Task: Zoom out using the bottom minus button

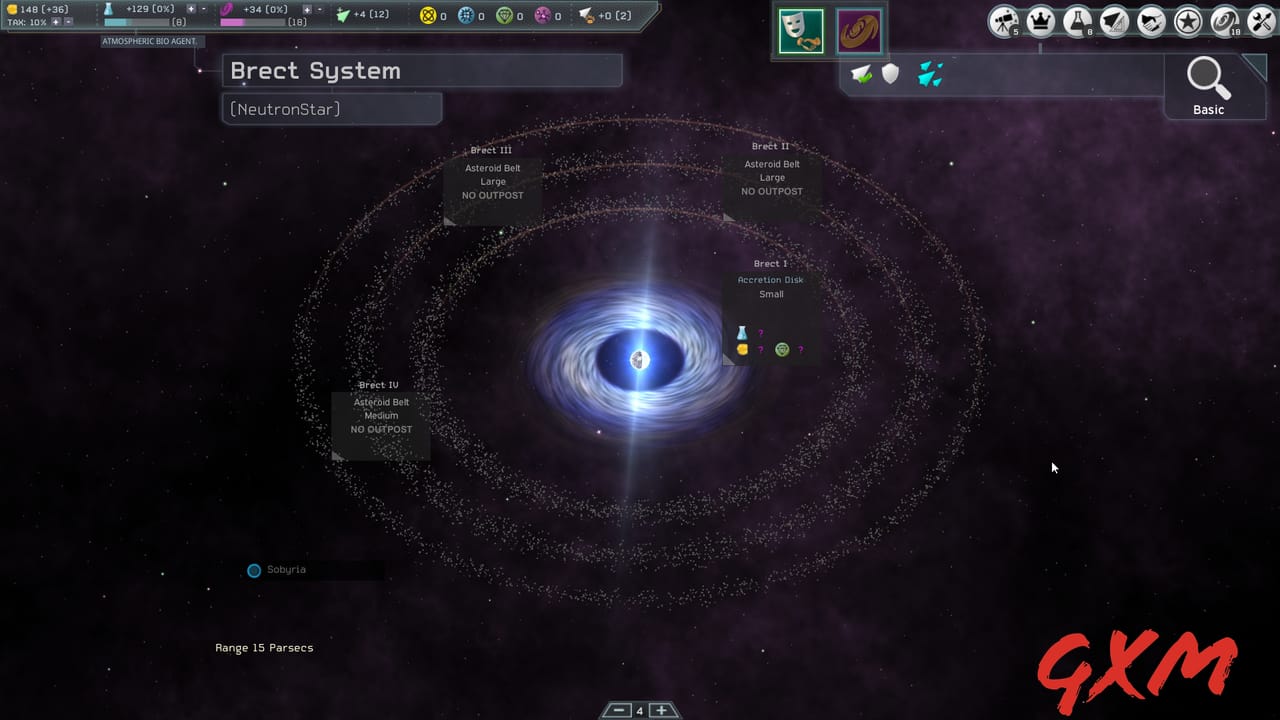Action: pos(617,709)
